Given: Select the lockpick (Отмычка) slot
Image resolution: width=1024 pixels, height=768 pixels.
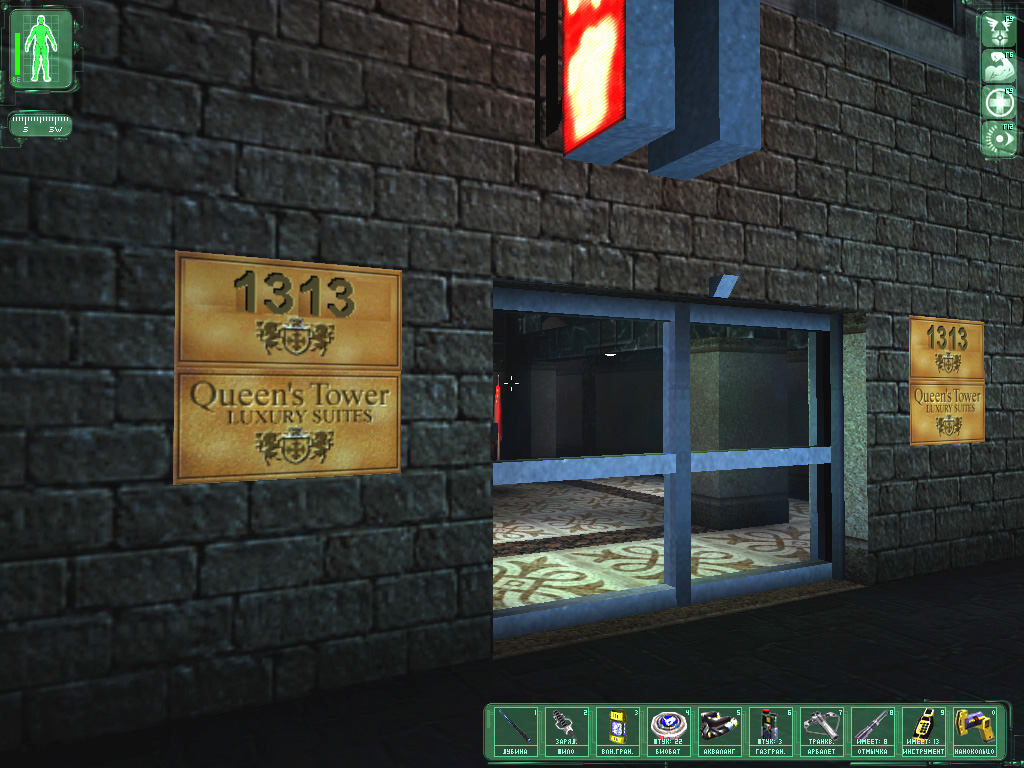Looking at the screenshot, I should tap(876, 731).
